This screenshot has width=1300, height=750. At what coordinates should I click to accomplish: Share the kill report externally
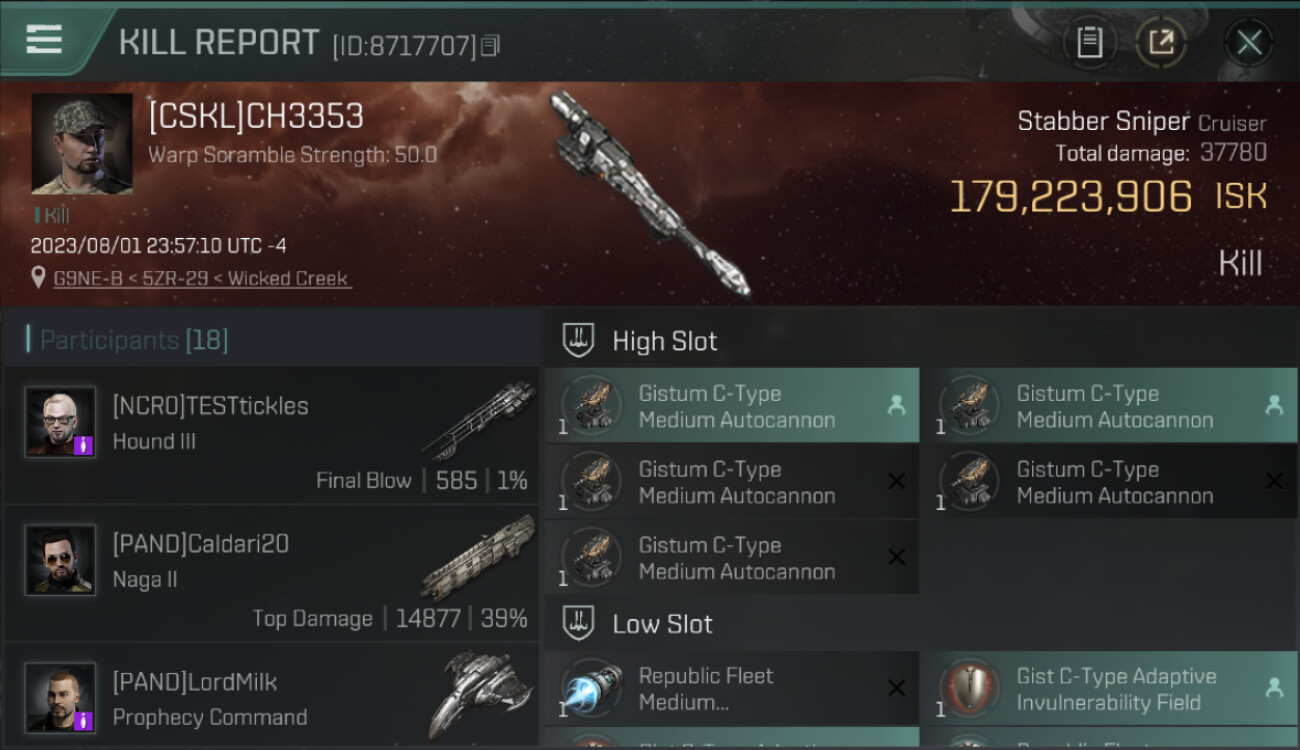coord(1160,42)
